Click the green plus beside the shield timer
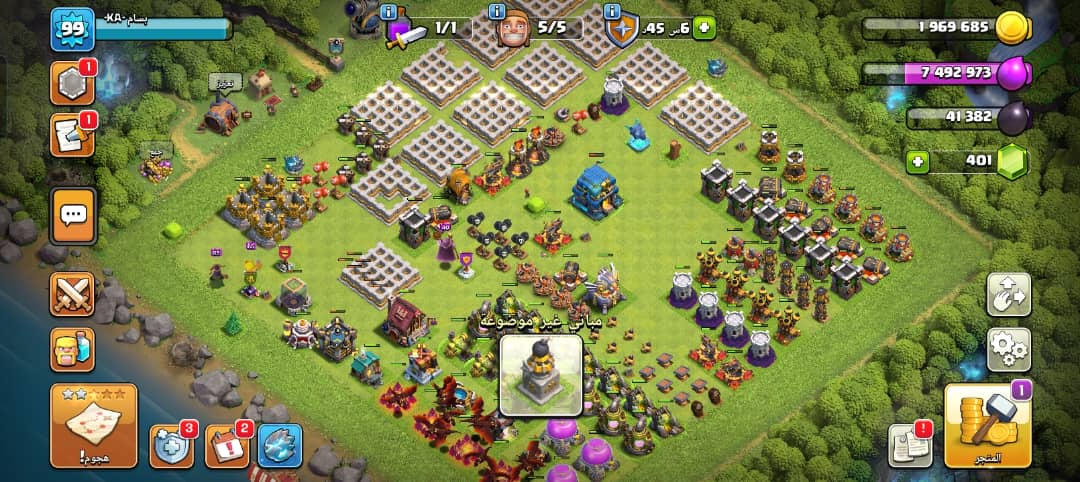Viewport: 1080px width, 482px height. tap(705, 28)
